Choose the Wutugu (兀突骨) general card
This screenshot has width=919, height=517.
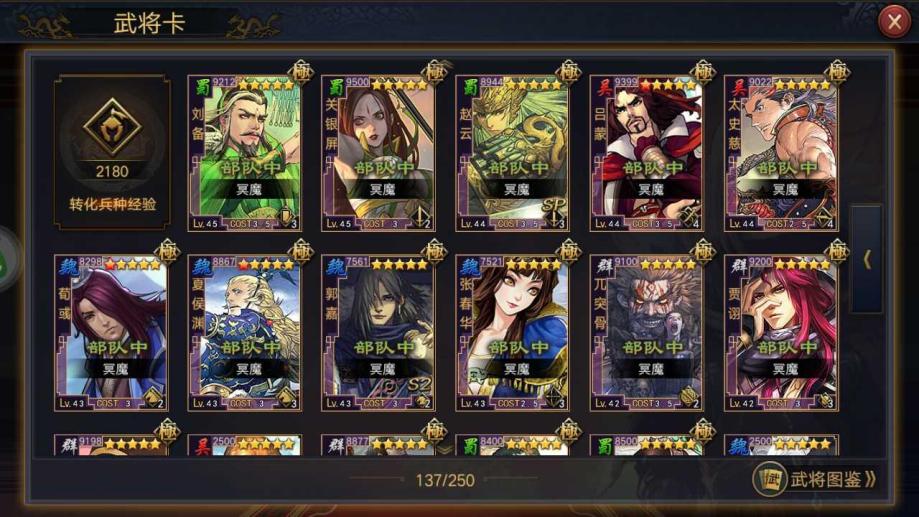point(646,333)
